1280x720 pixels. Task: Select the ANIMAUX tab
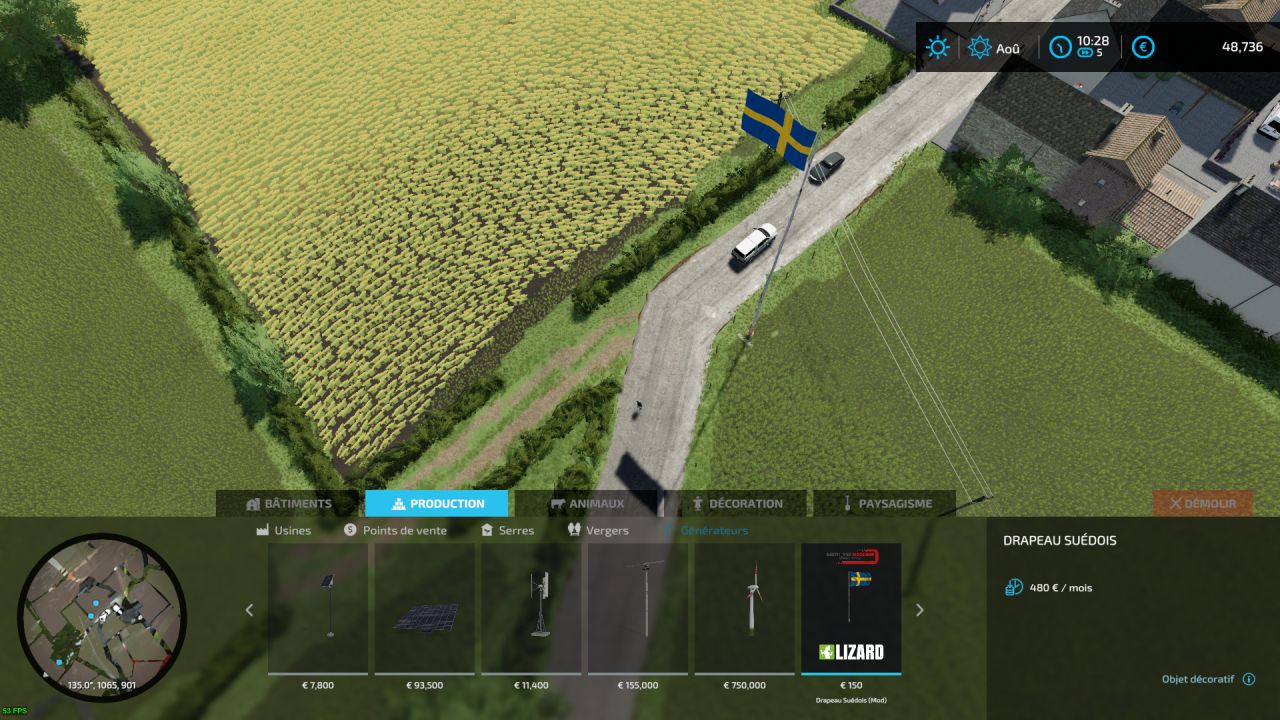[590, 503]
